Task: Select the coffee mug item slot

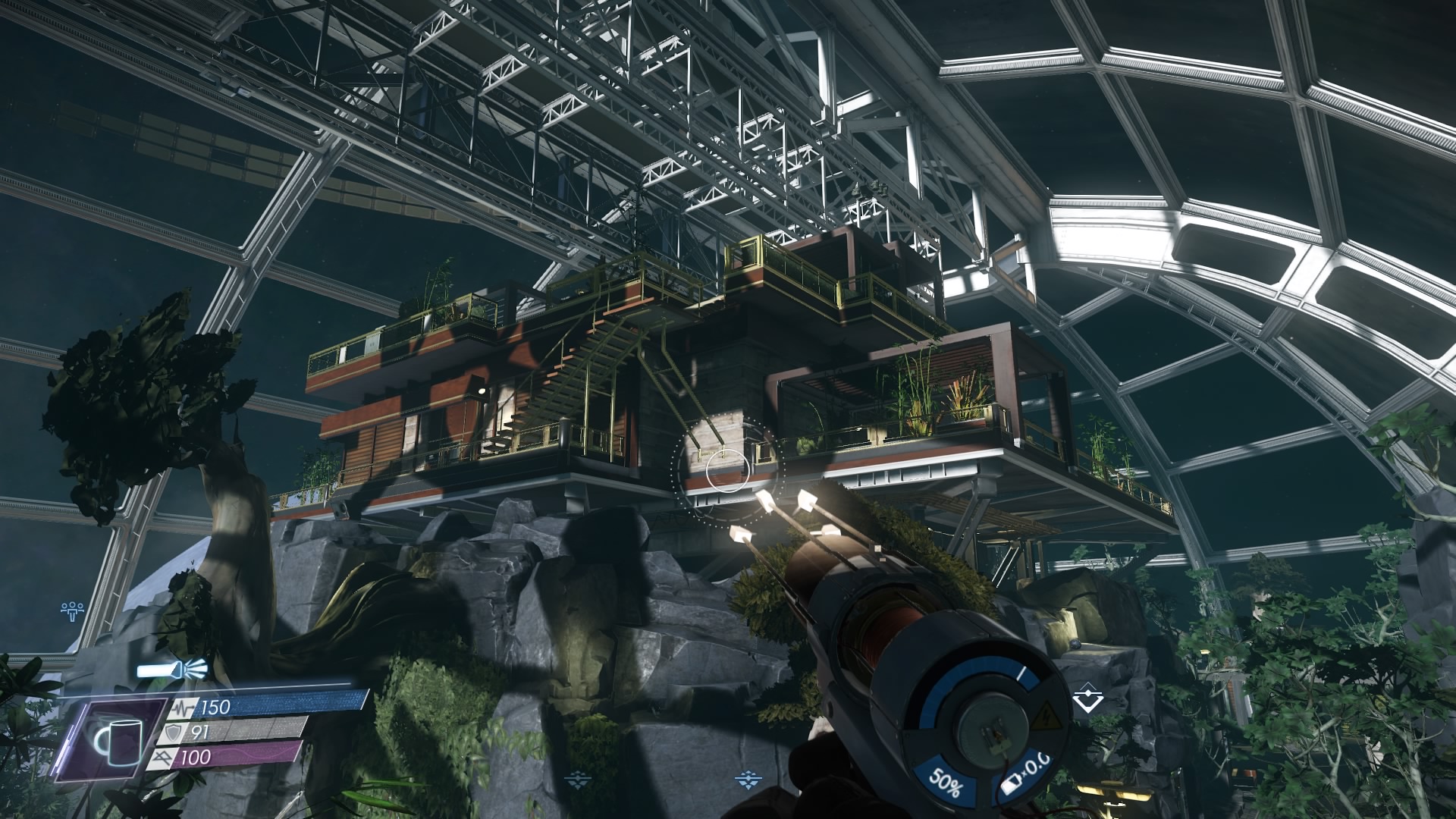Action: tap(115, 739)
